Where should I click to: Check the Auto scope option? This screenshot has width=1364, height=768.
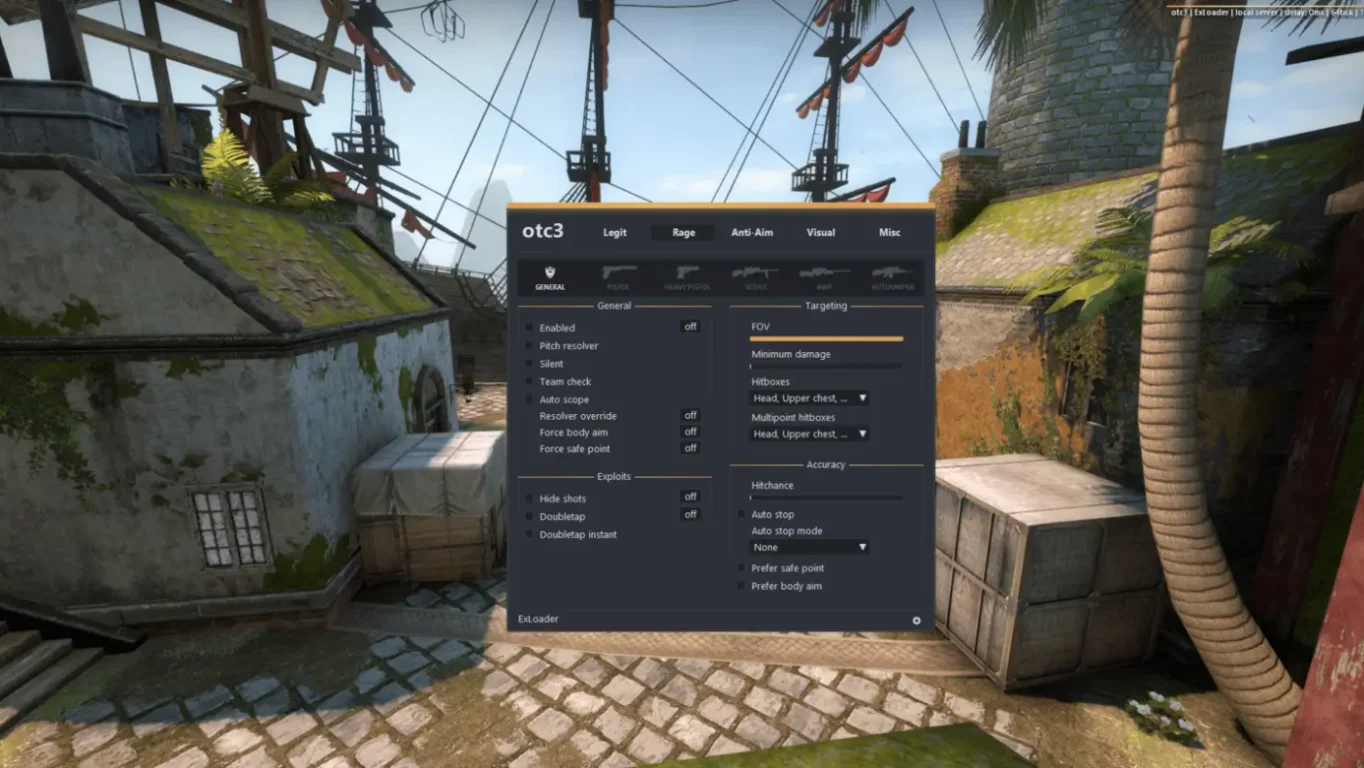click(529, 400)
